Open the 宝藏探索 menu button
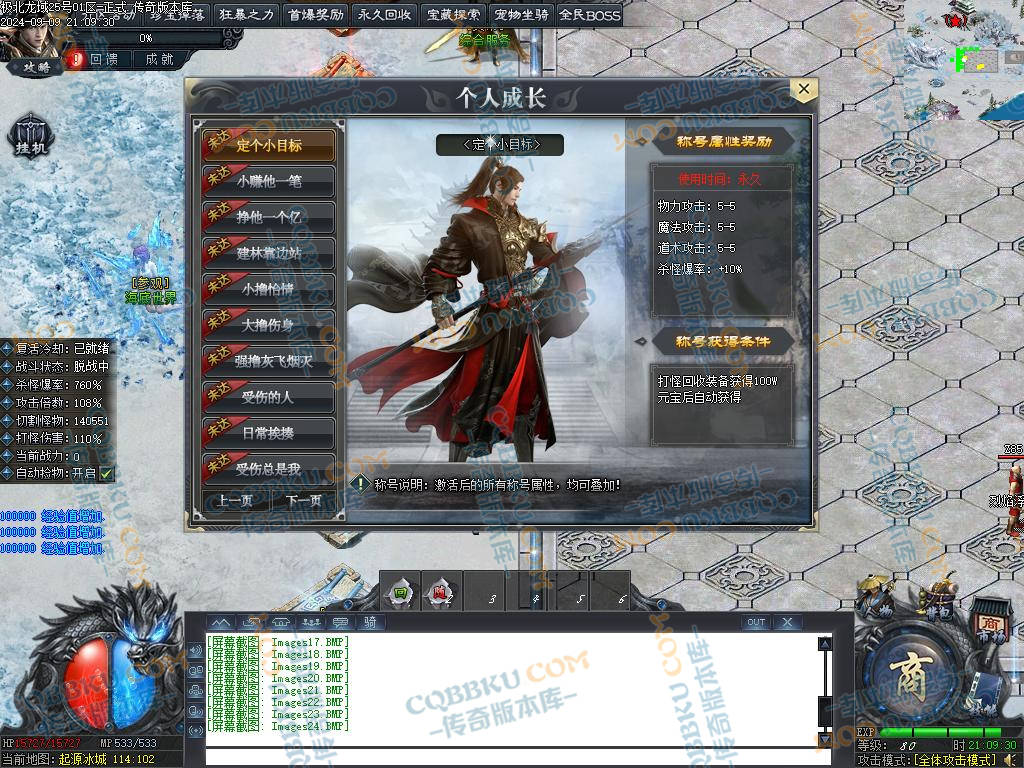 click(x=453, y=15)
